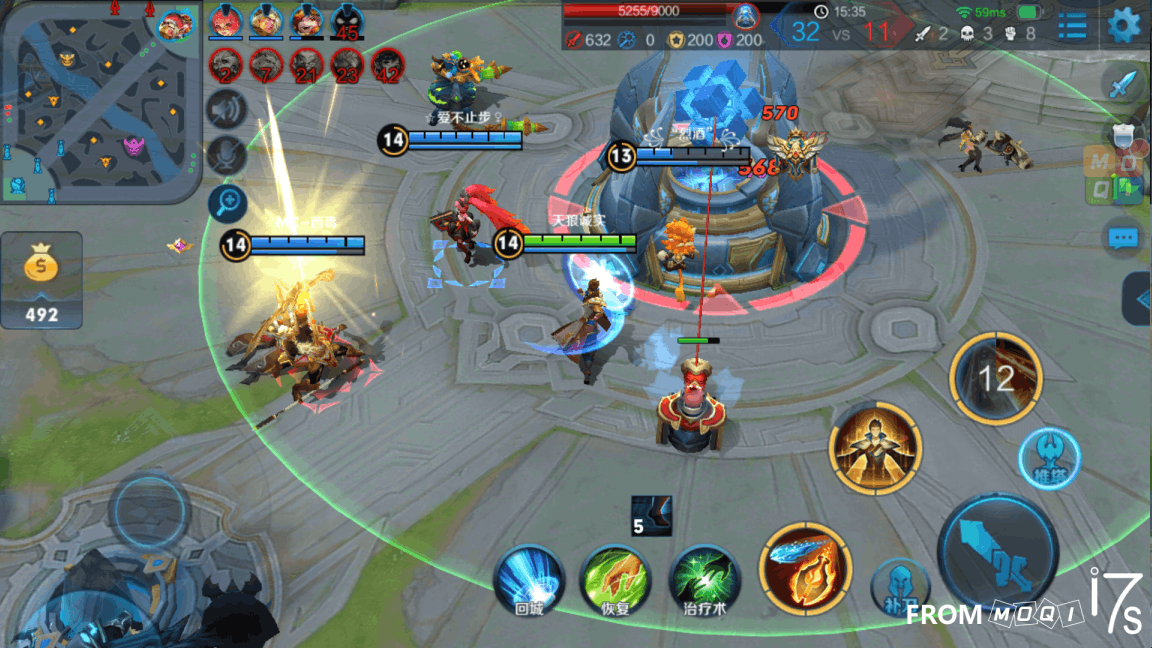The width and height of the screenshot is (1152, 648).
Task: Choose the 推塔 tower attack button
Action: (x=1048, y=458)
